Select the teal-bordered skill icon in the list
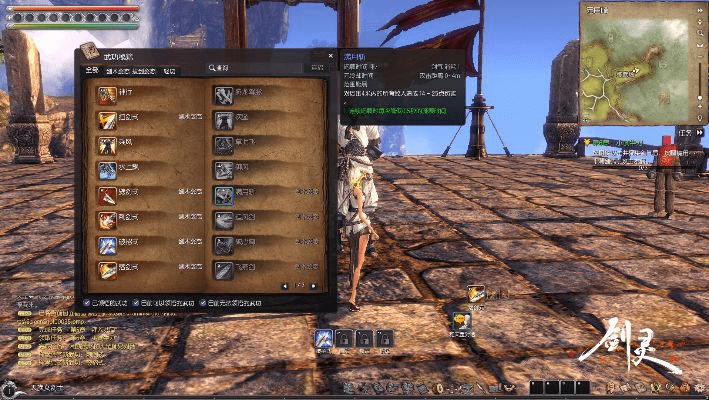709x400 pixels. [x=224, y=195]
